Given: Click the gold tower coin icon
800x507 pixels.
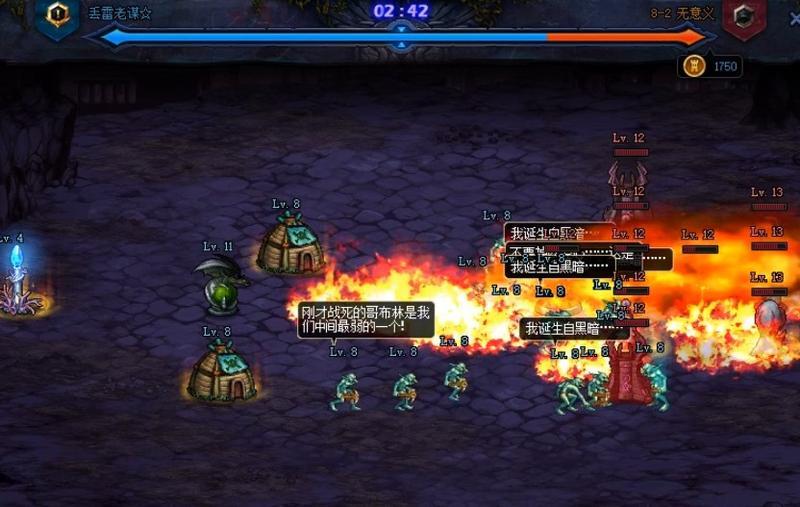Looking at the screenshot, I should (x=692, y=66).
